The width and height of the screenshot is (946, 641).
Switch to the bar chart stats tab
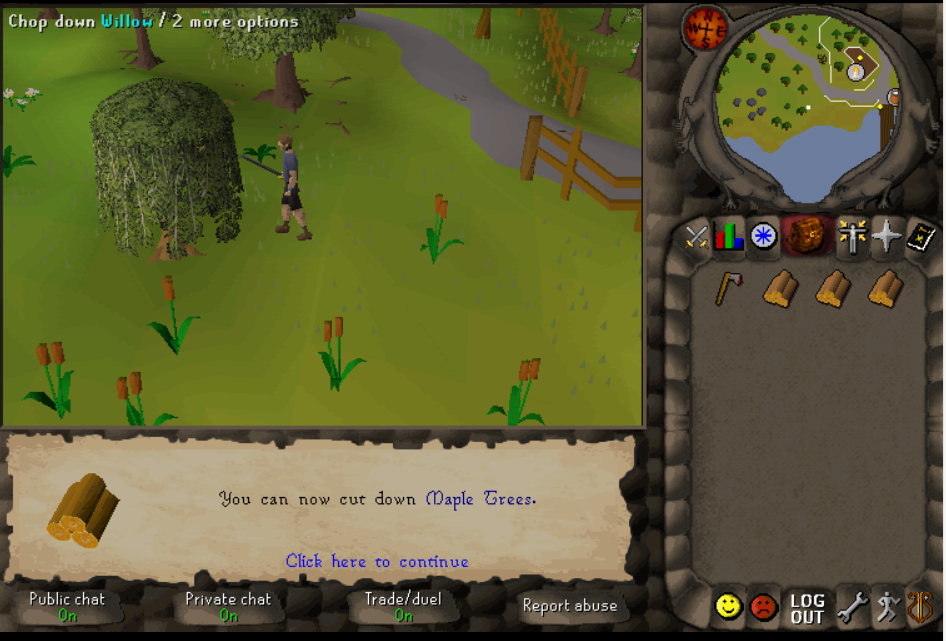pyautogui.click(x=729, y=237)
